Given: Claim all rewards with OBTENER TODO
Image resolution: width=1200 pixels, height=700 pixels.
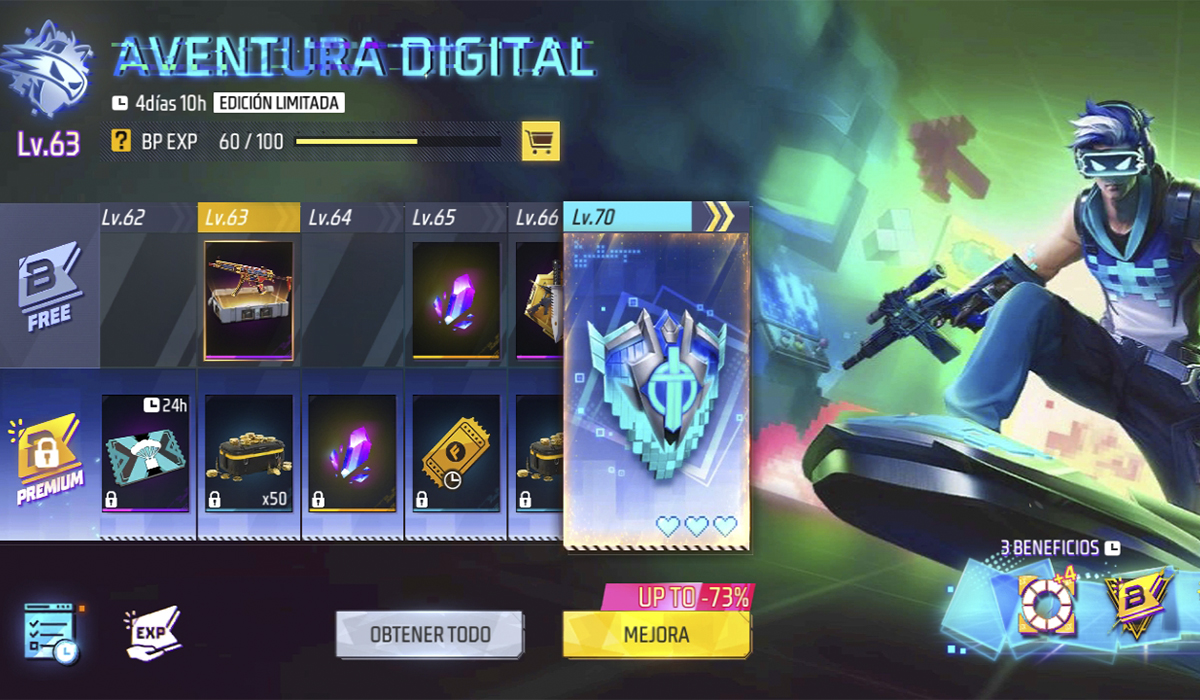Looking at the screenshot, I should tap(429, 635).
